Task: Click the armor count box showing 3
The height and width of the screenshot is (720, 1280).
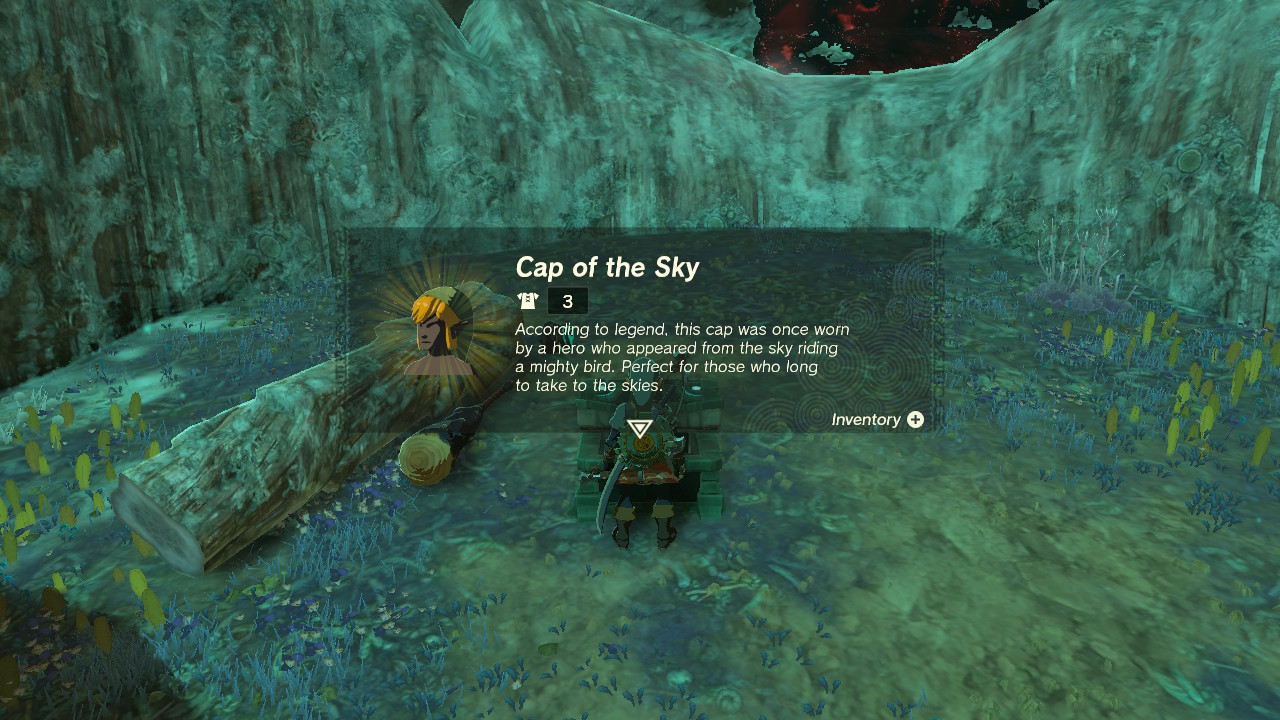Action: (568, 299)
